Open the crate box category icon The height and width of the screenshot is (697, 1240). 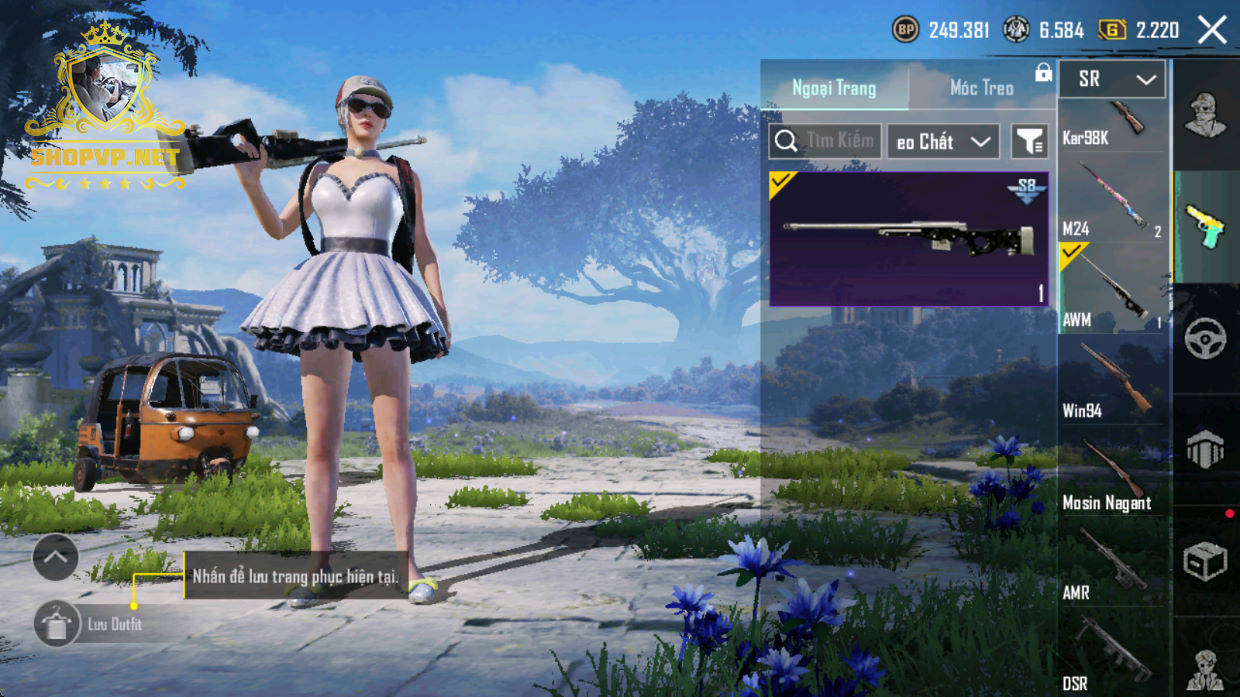tap(1205, 562)
